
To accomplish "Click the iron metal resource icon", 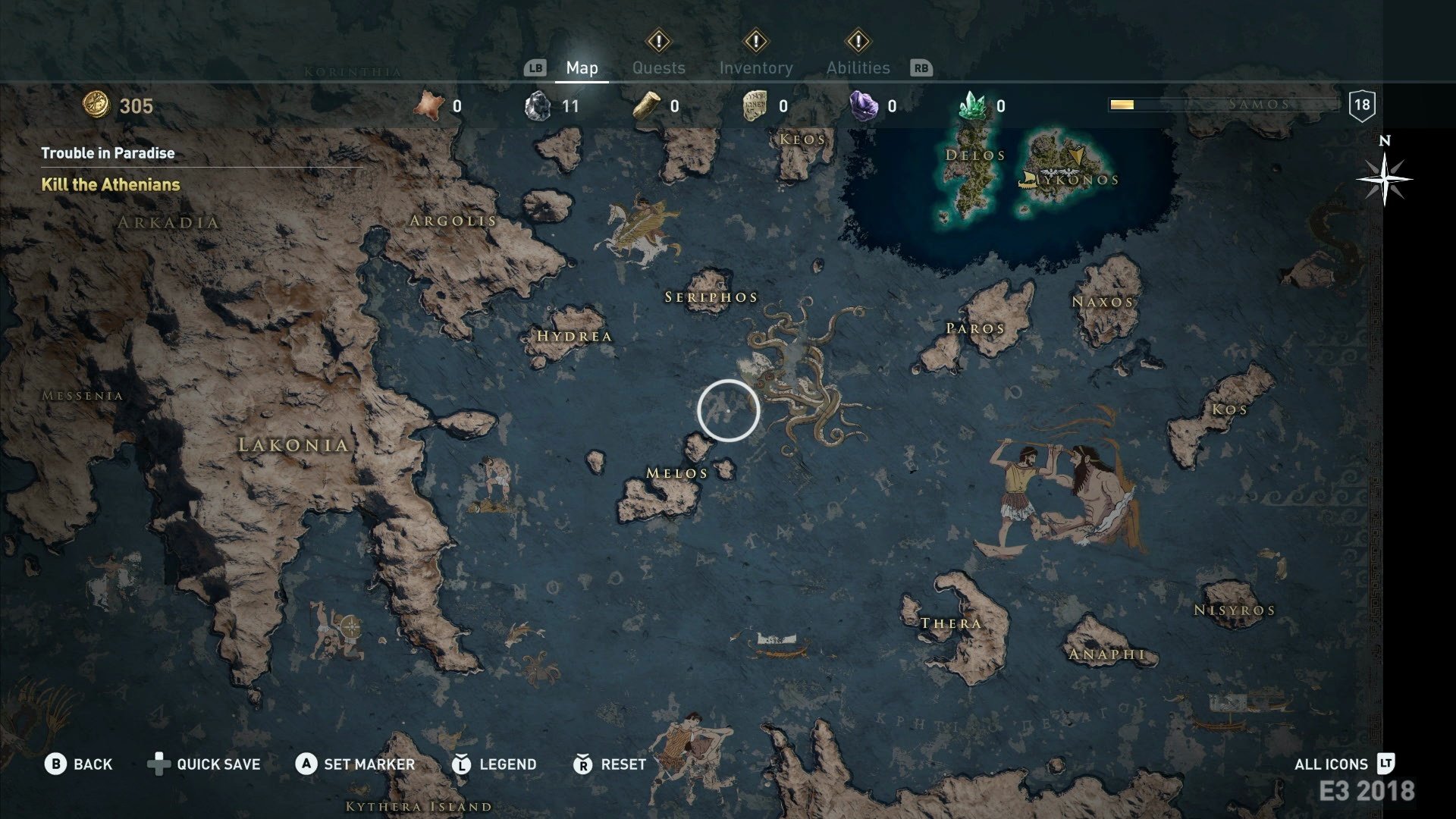I will [x=538, y=107].
